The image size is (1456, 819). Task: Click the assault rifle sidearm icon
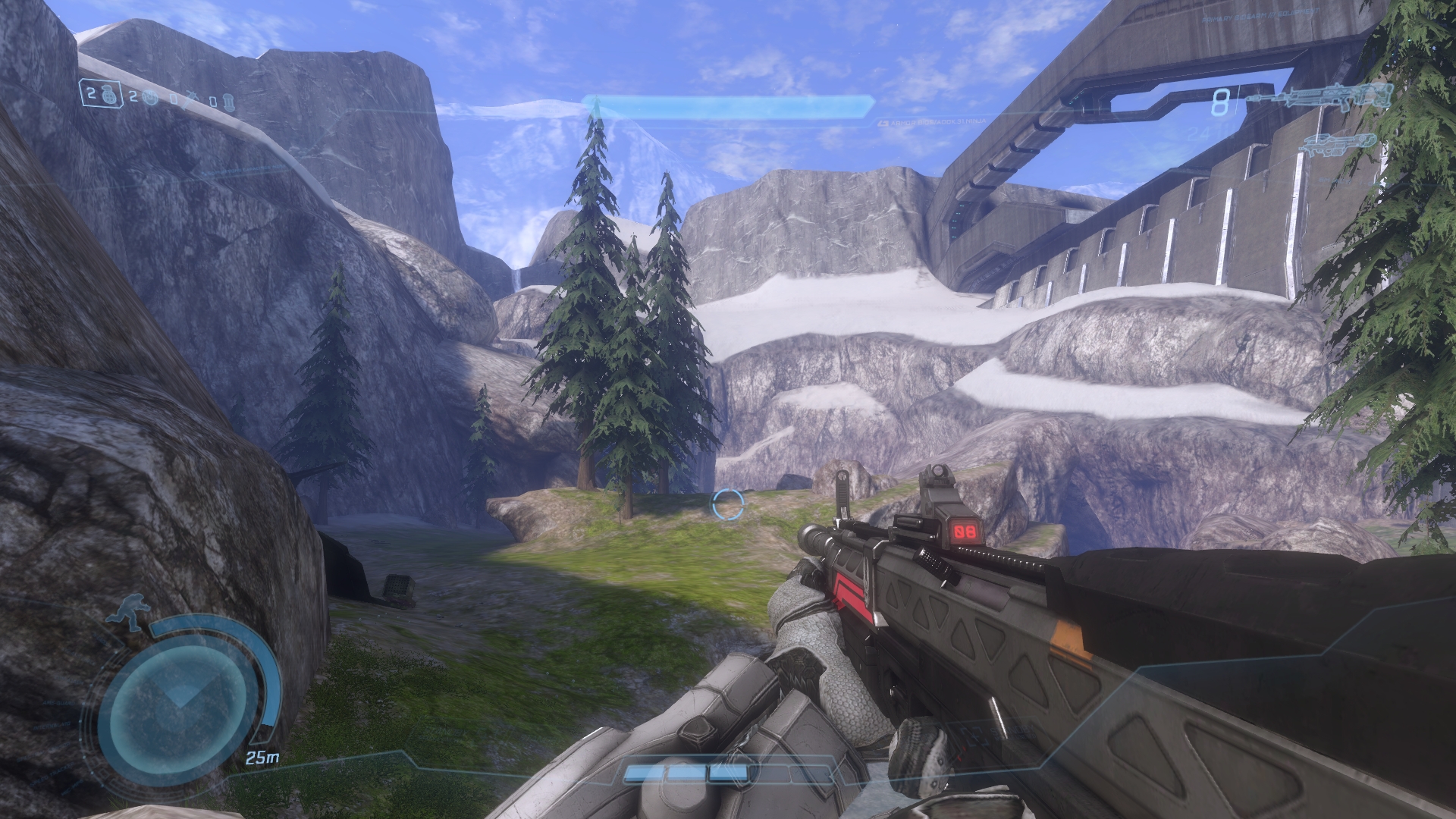[x=1340, y=144]
